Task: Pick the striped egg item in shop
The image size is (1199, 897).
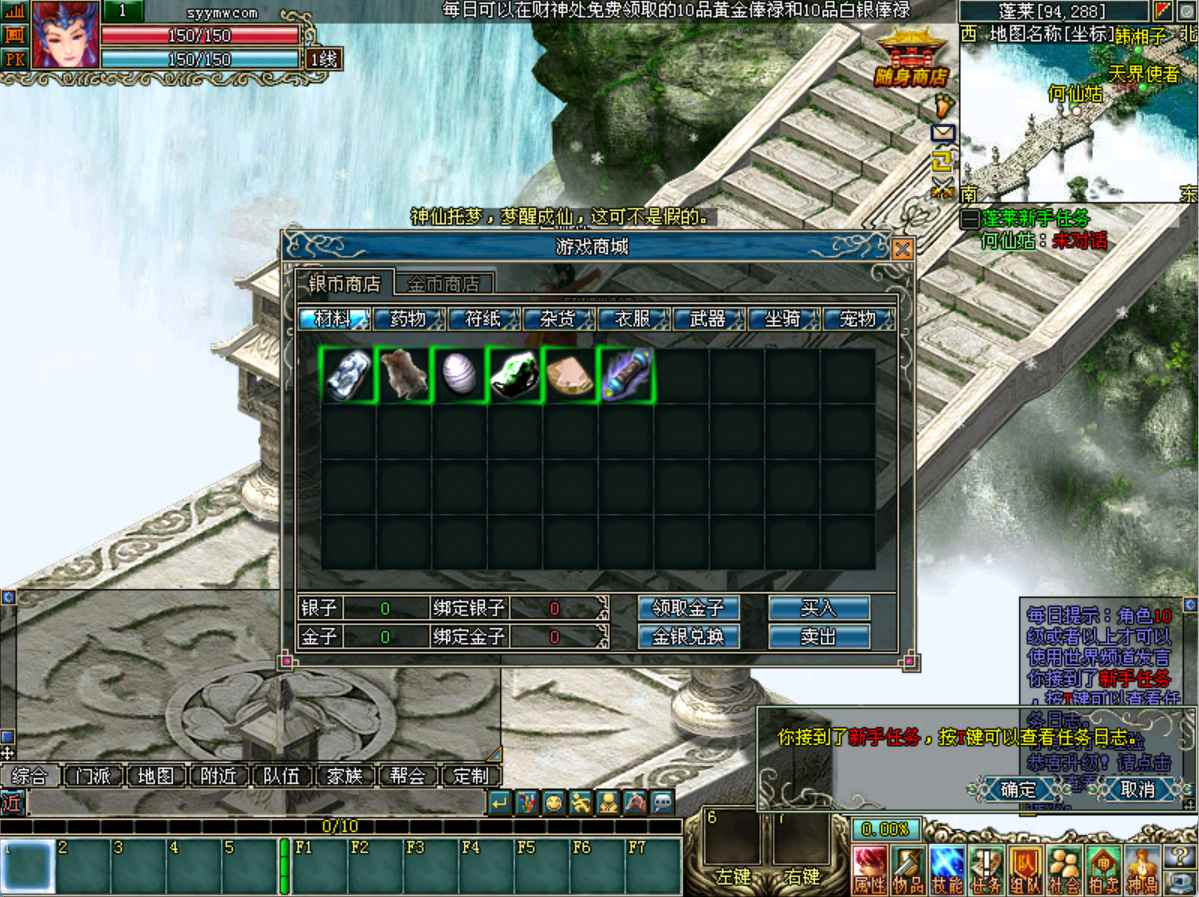Action: coord(459,375)
